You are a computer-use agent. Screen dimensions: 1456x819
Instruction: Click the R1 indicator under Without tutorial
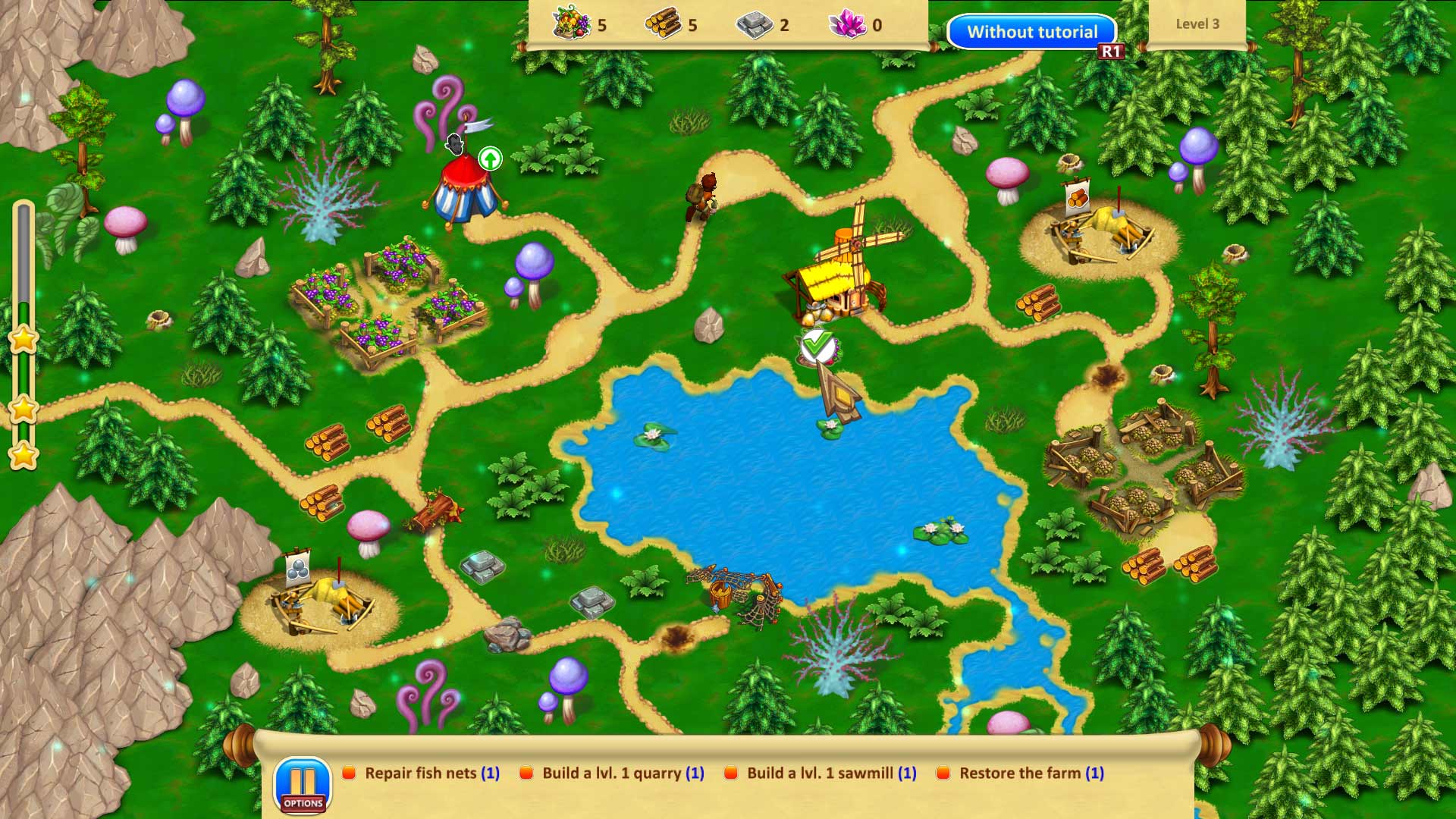click(x=1112, y=51)
